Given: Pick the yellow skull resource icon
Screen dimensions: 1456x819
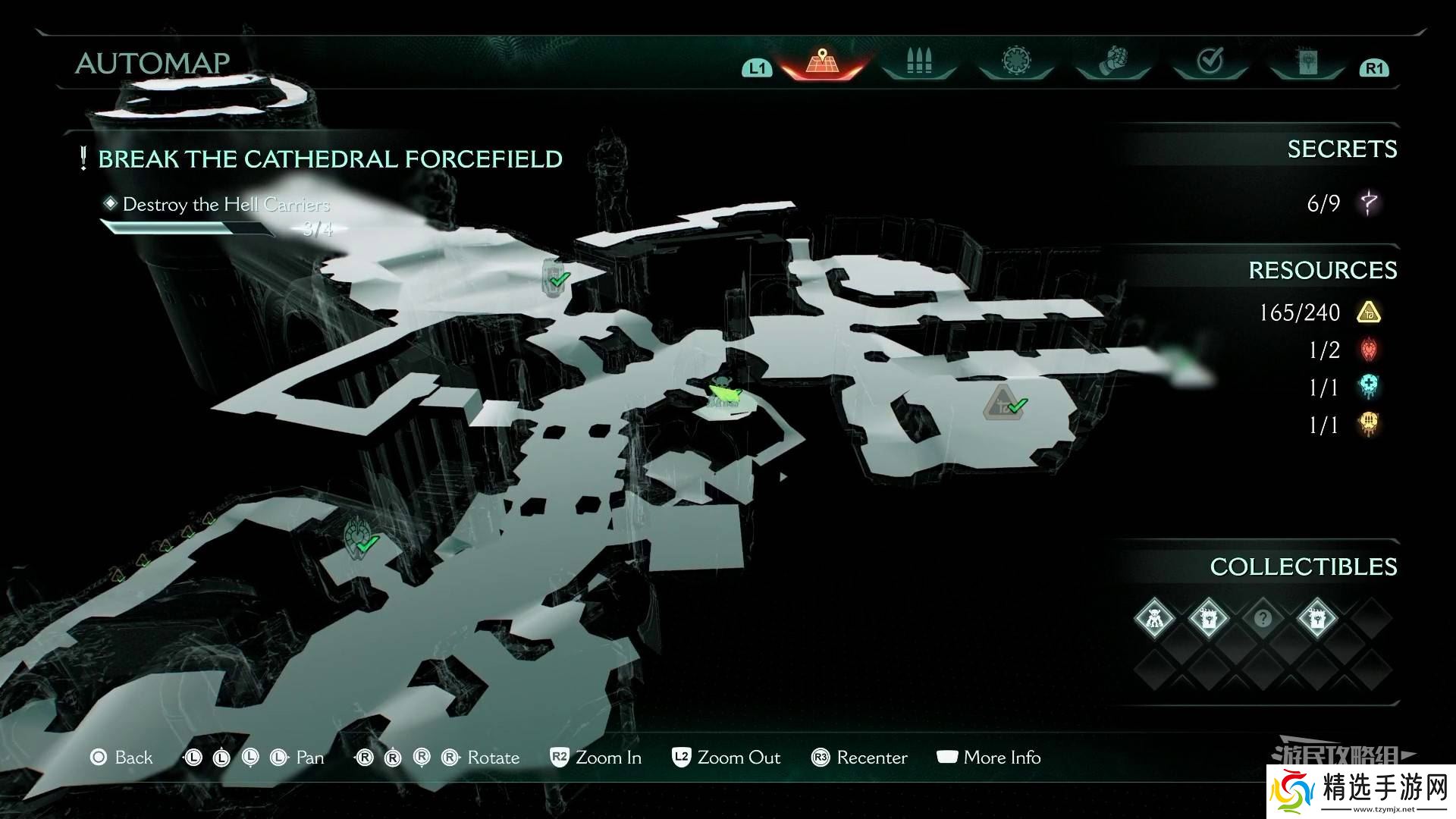Looking at the screenshot, I should coord(1369,425).
